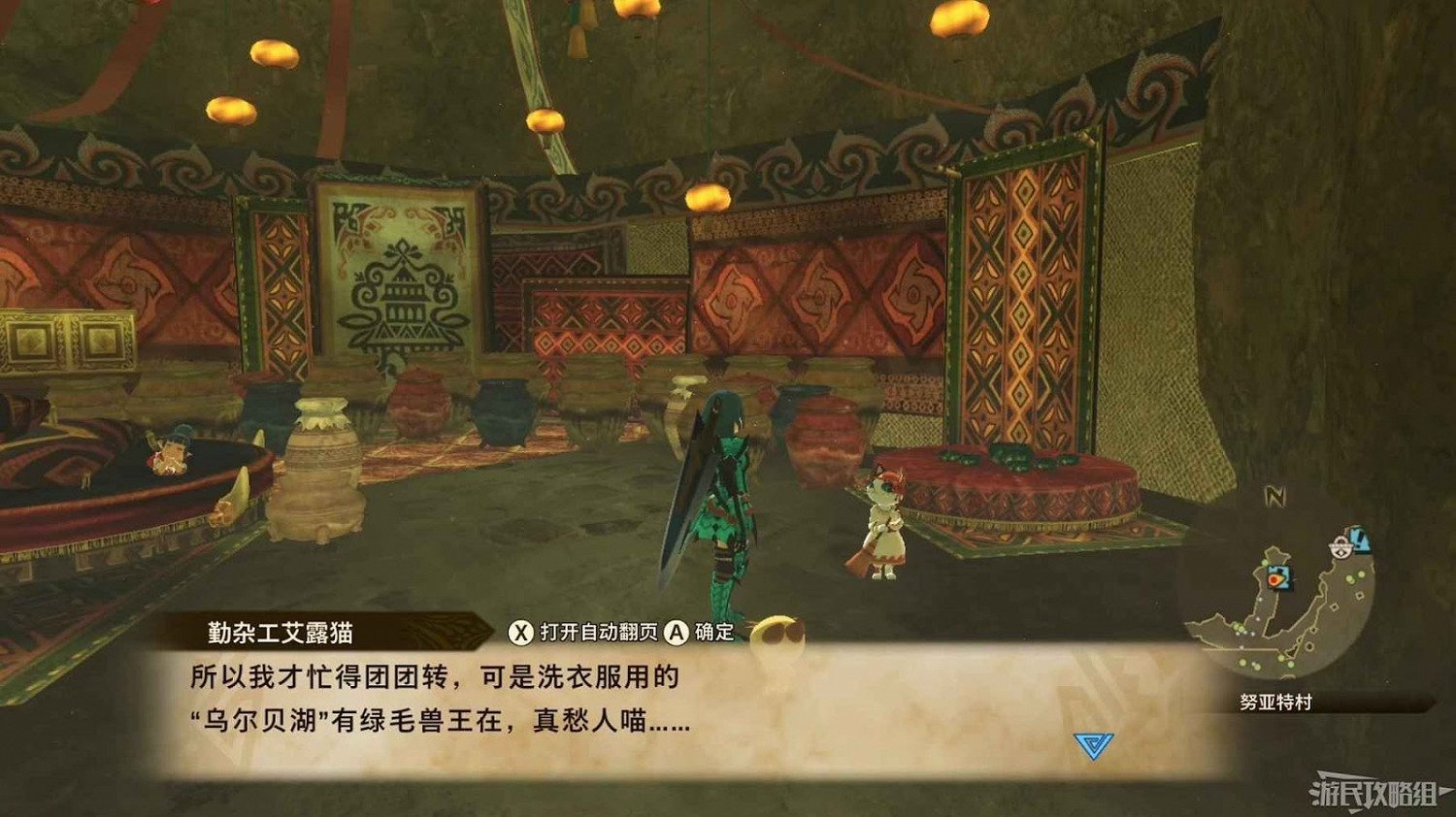Click the player position marker on the minimap
This screenshot has width=1456, height=817.
[x=1274, y=578]
